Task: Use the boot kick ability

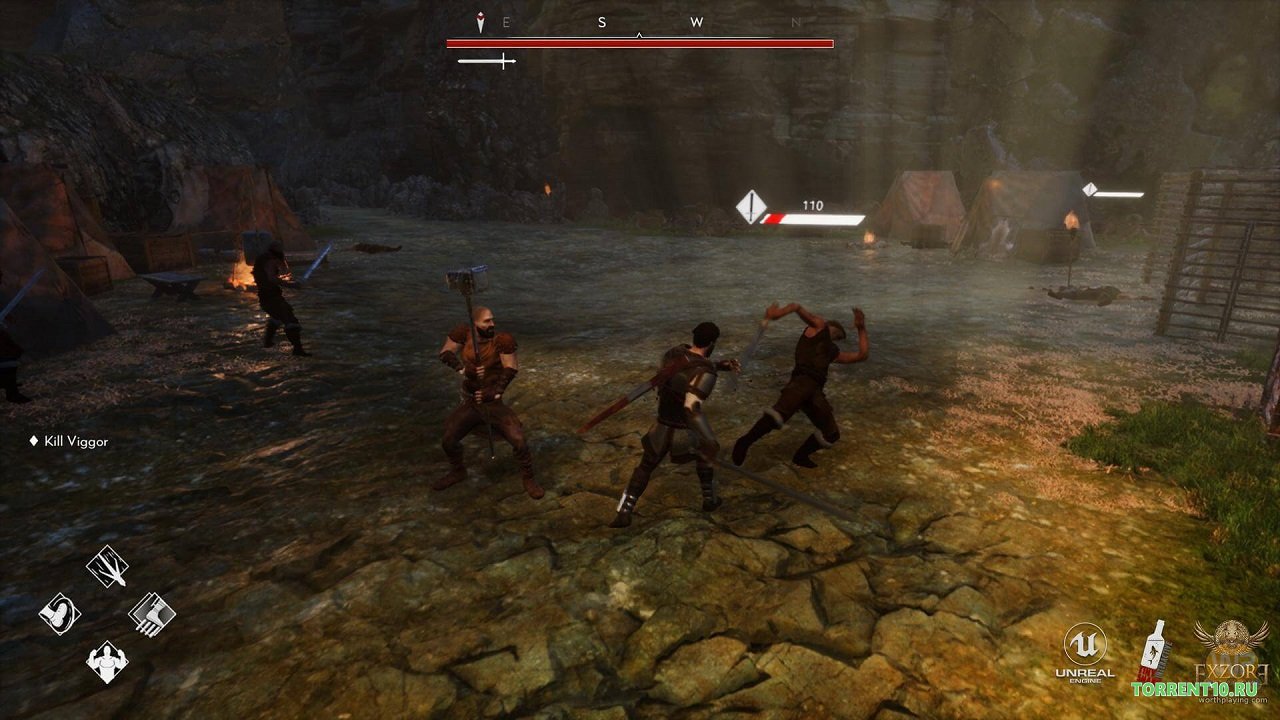Action: coord(60,613)
